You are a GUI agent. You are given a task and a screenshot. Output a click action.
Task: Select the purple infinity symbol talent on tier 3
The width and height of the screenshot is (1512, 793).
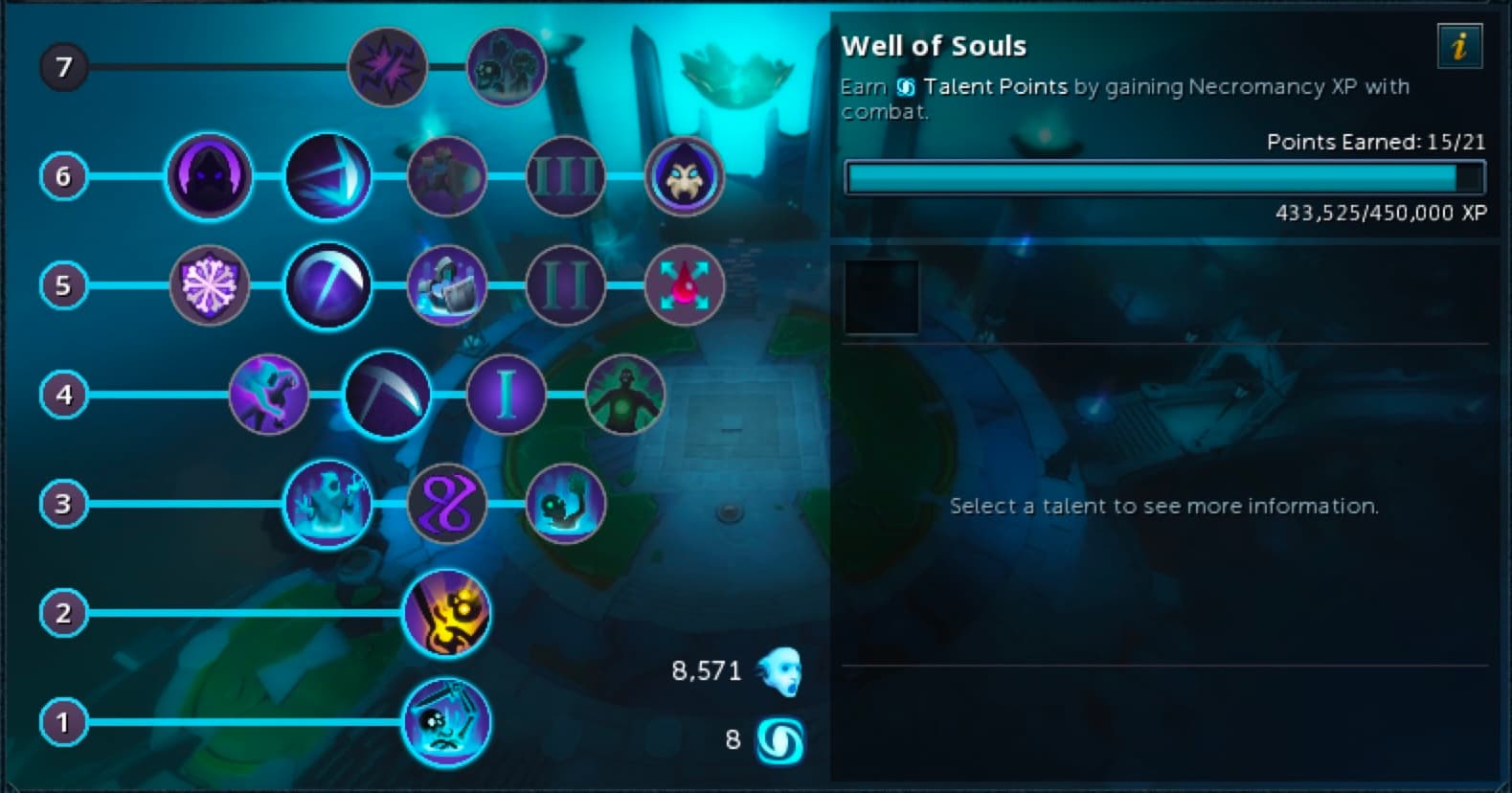446,505
